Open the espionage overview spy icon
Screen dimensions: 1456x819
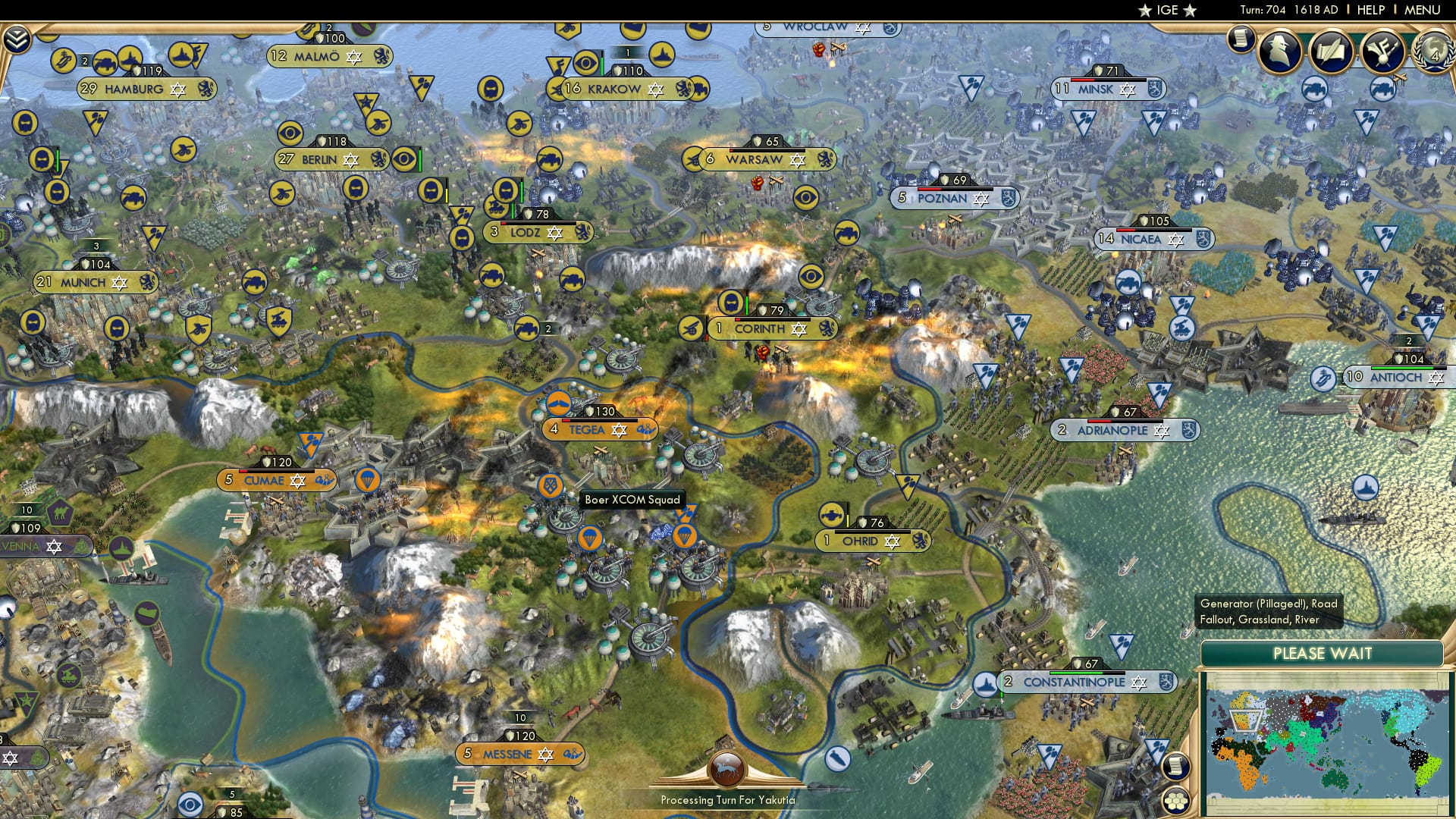pos(1278,52)
